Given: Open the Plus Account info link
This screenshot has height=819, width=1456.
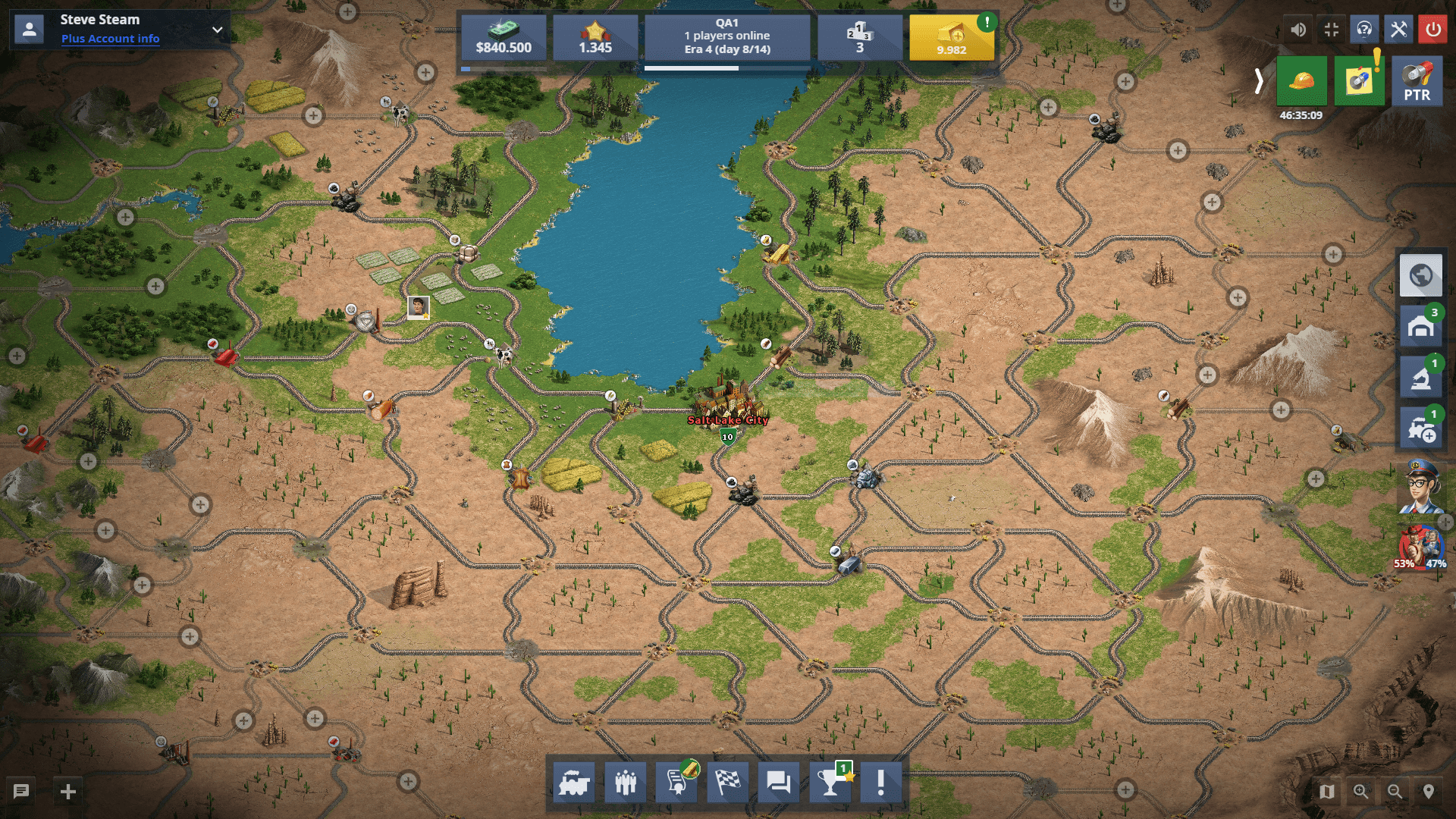Looking at the screenshot, I should [x=110, y=39].
